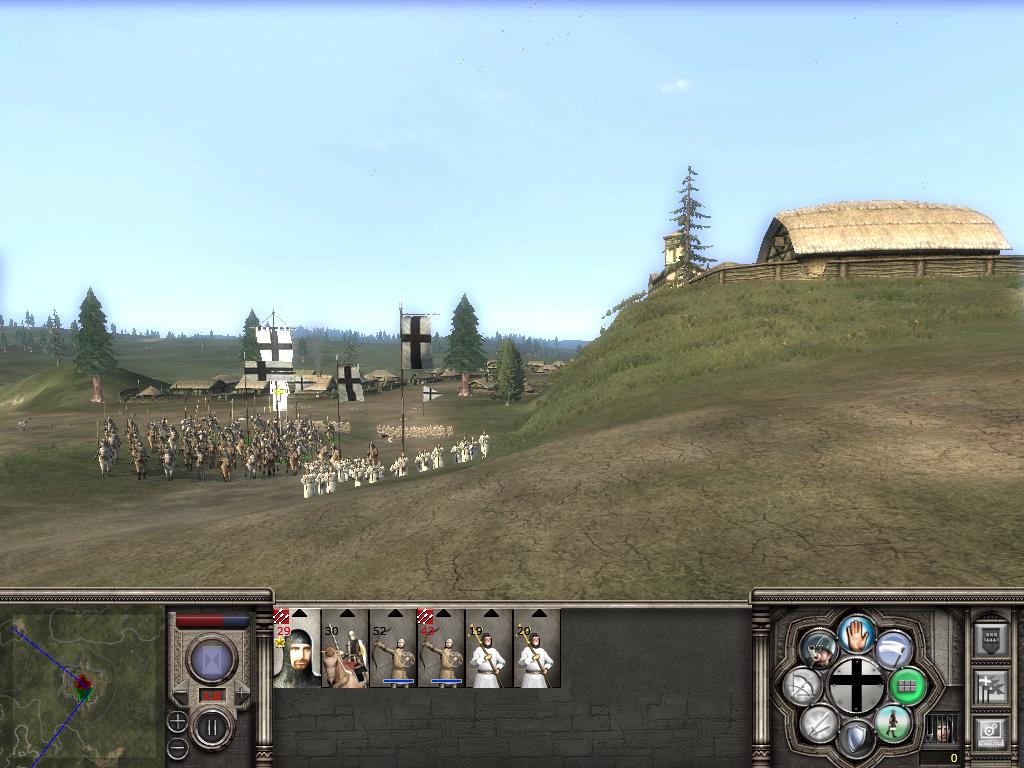Click the green group formation button
This screenshot has width=1024, height=768.
(x=907, y=687)
